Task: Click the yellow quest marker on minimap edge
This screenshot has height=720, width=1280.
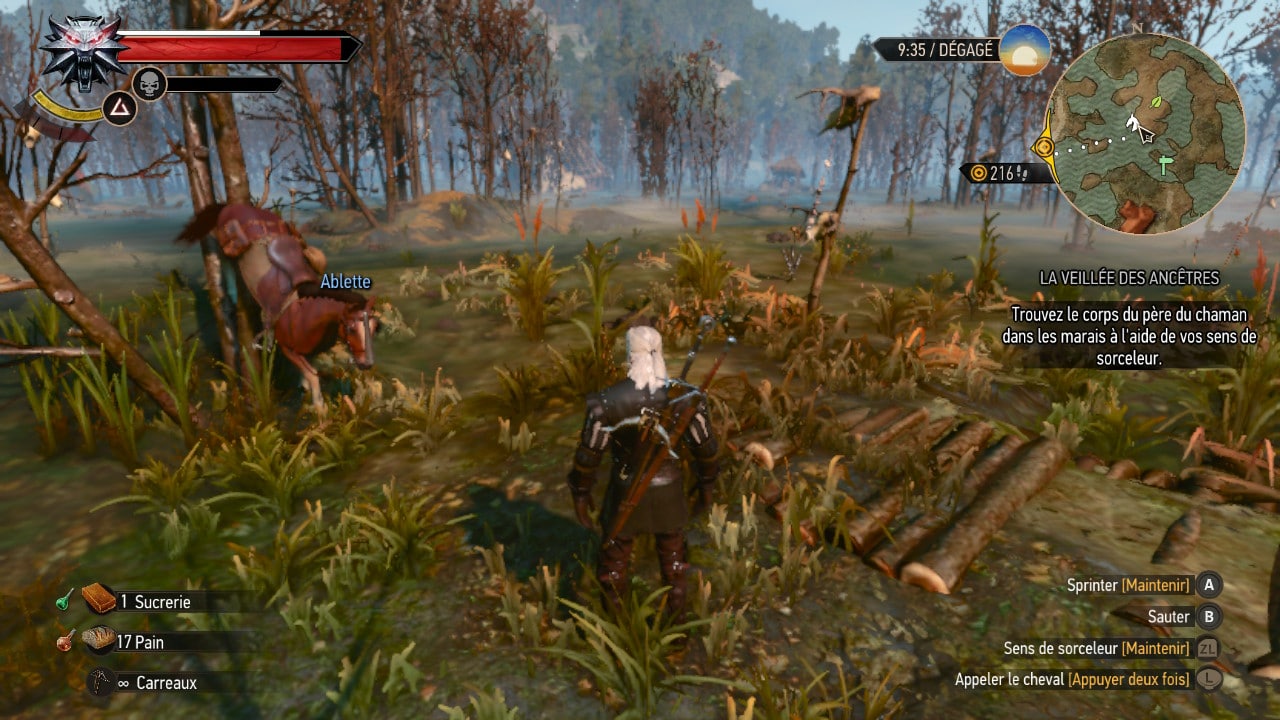Action: tap(1045, 148)
